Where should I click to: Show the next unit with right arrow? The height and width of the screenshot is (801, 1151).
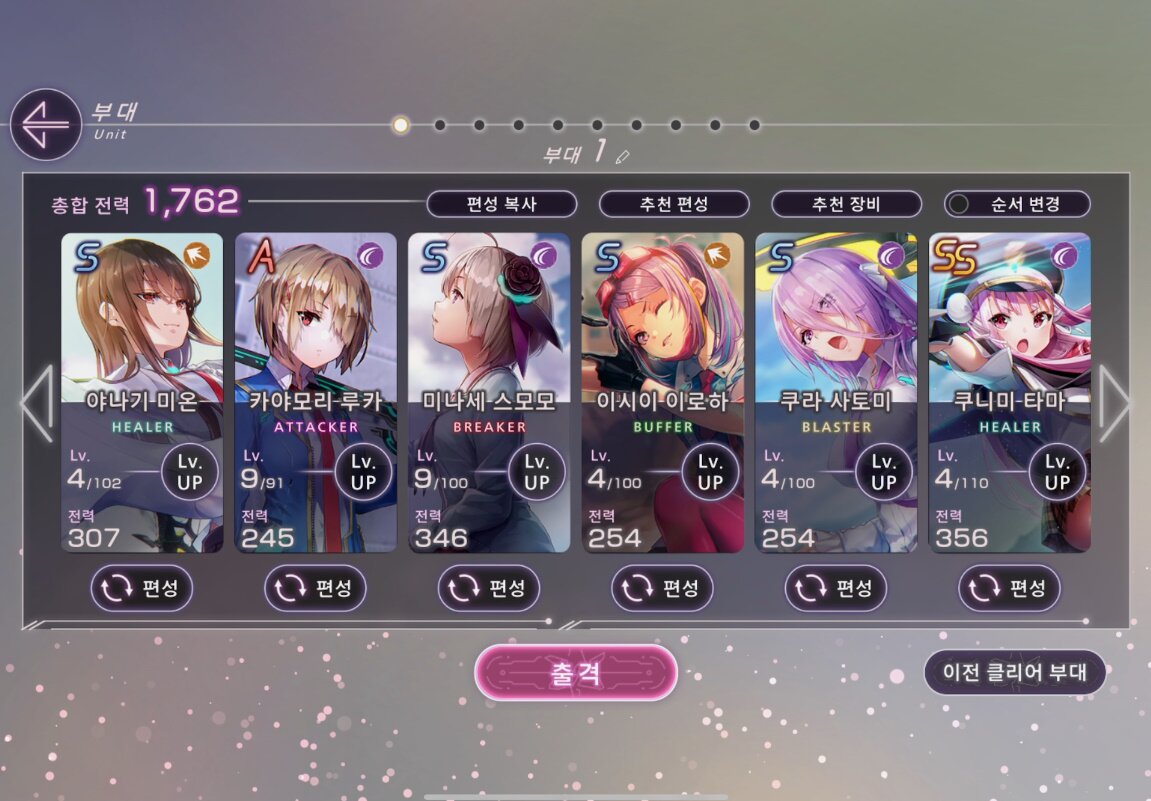coord(1114,403)
